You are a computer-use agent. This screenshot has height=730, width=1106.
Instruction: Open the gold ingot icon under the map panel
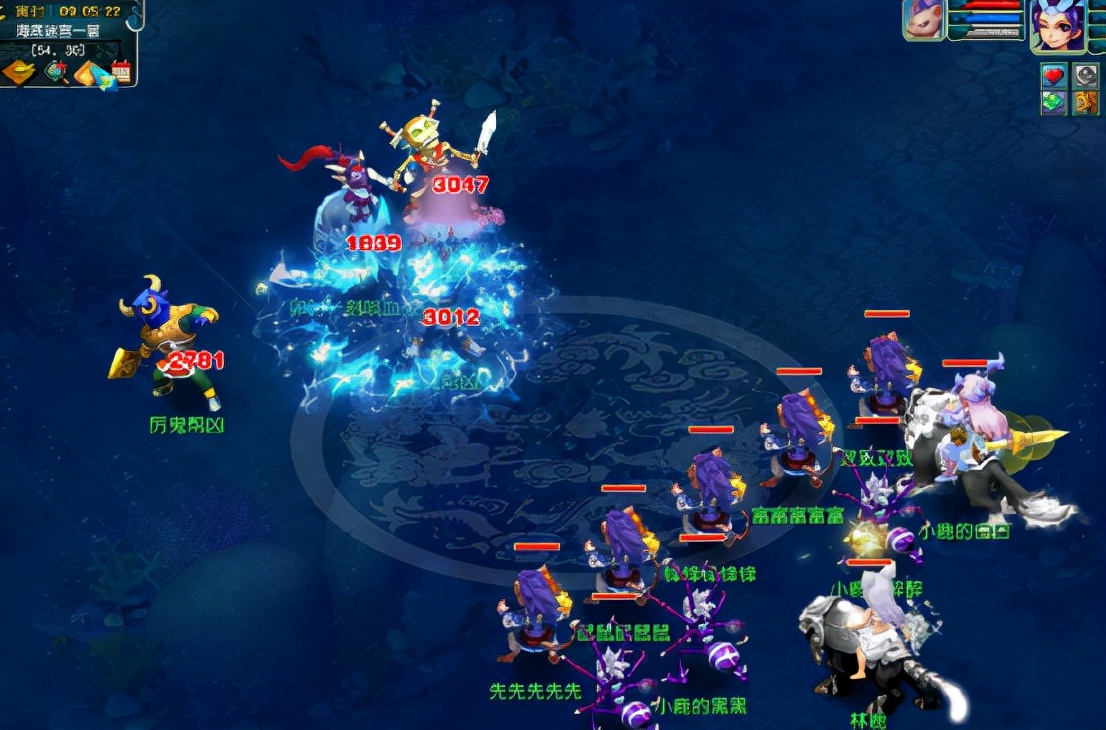[x=19, y=72]
